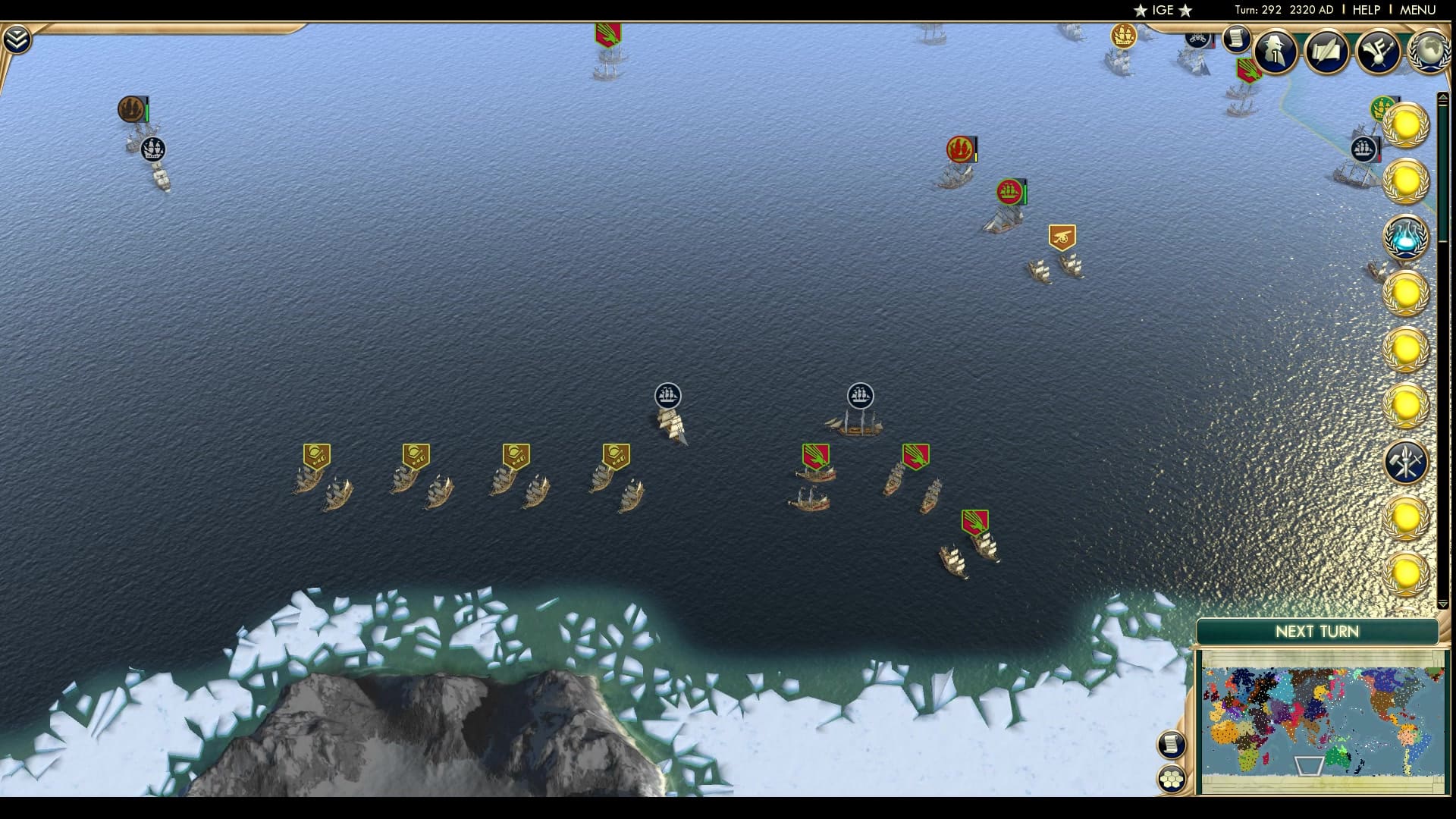Open the HELP item top right
Viewport: 1456px width, 819px height.
point(1368,10)
